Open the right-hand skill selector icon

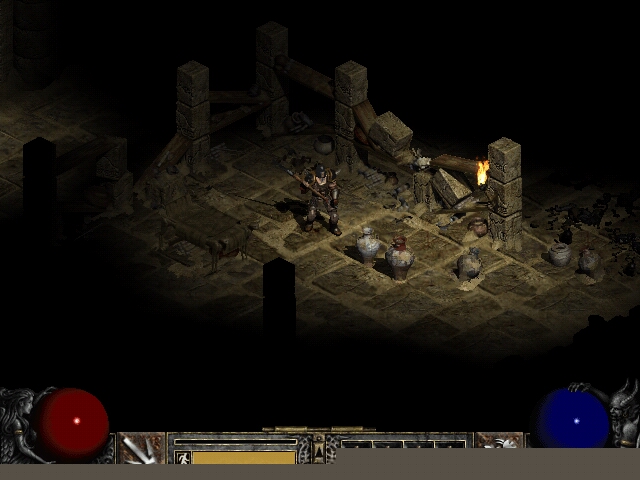point(498,446)
